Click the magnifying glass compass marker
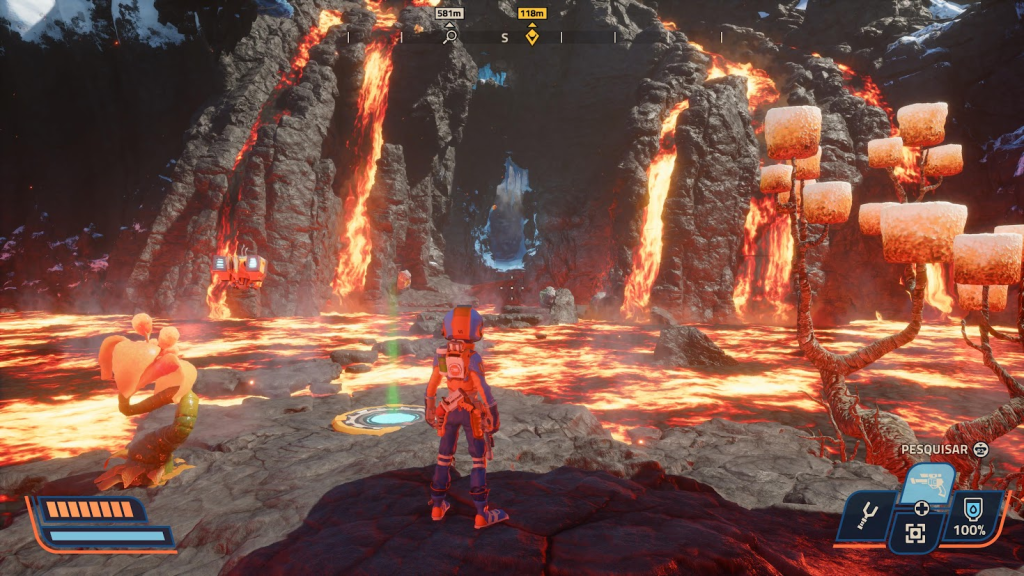 [x=450, y=37]
